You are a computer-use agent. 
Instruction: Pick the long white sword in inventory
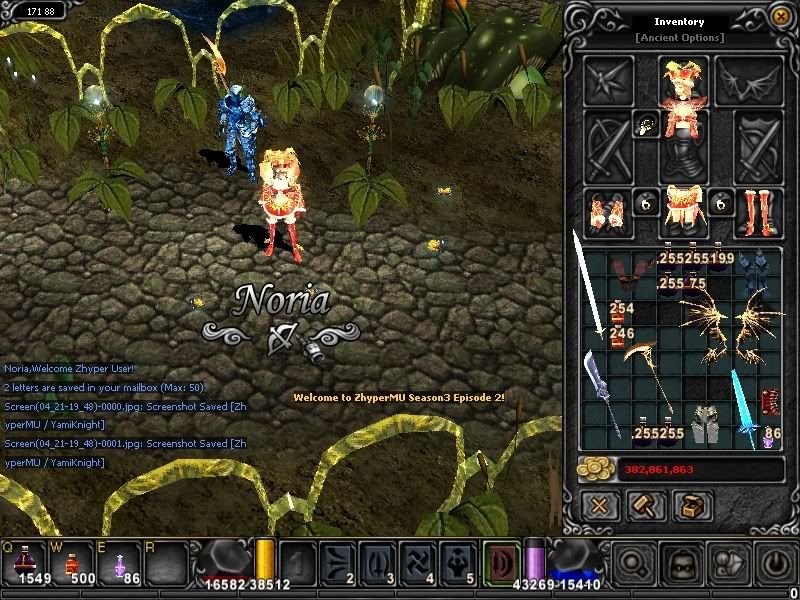coord(587,287)
